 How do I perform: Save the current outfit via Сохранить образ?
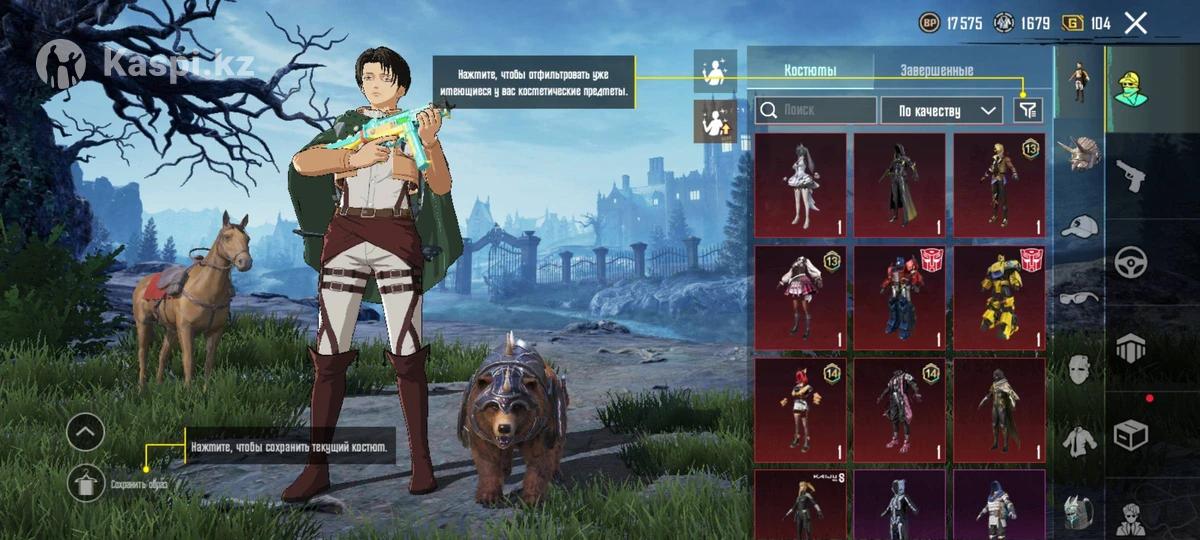click(87, 484)
